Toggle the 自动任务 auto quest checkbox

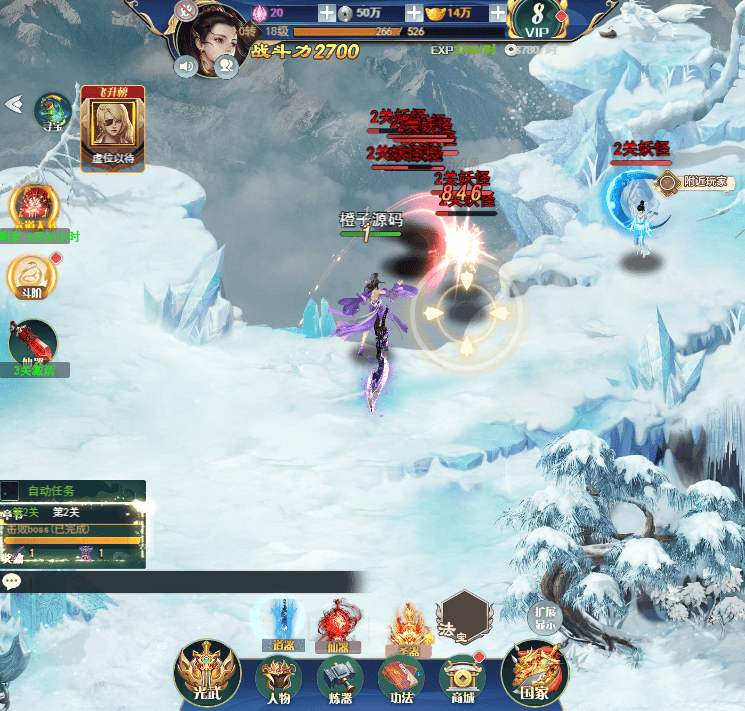[10, 491]
